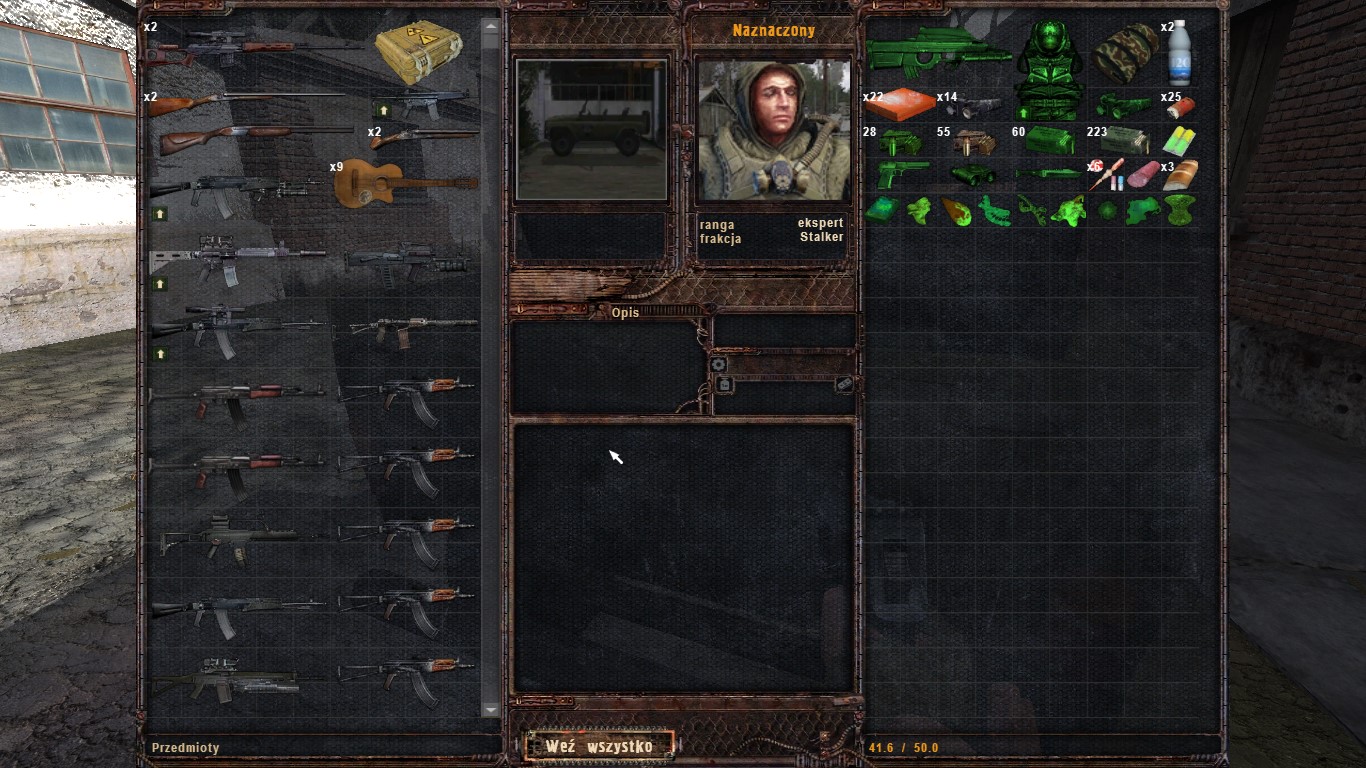1366x768 pixels.
Task: Pick the green pistol in backpack
Action: (902, 174)
